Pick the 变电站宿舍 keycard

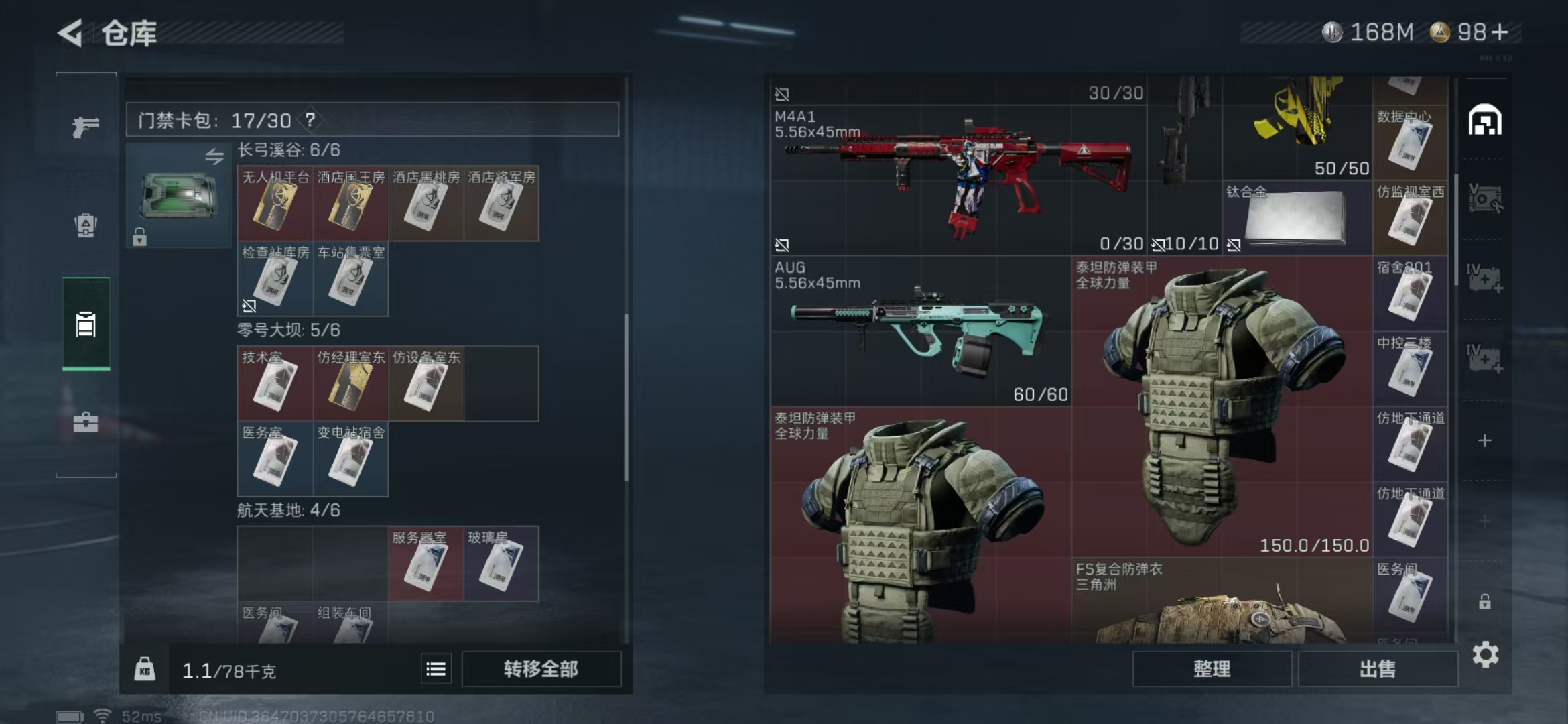point(350,459)
